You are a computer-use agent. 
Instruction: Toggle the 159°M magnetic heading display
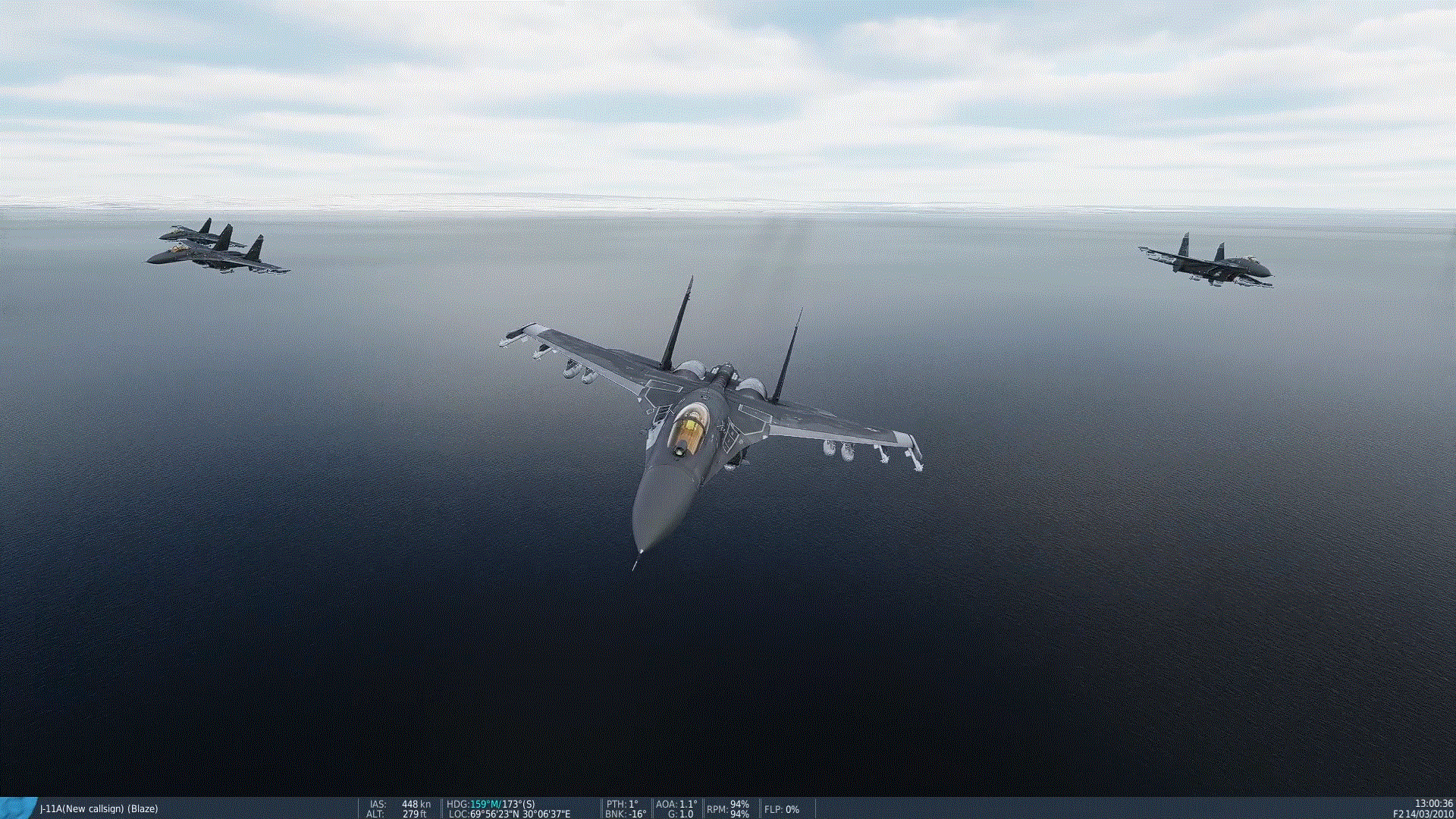480,805
